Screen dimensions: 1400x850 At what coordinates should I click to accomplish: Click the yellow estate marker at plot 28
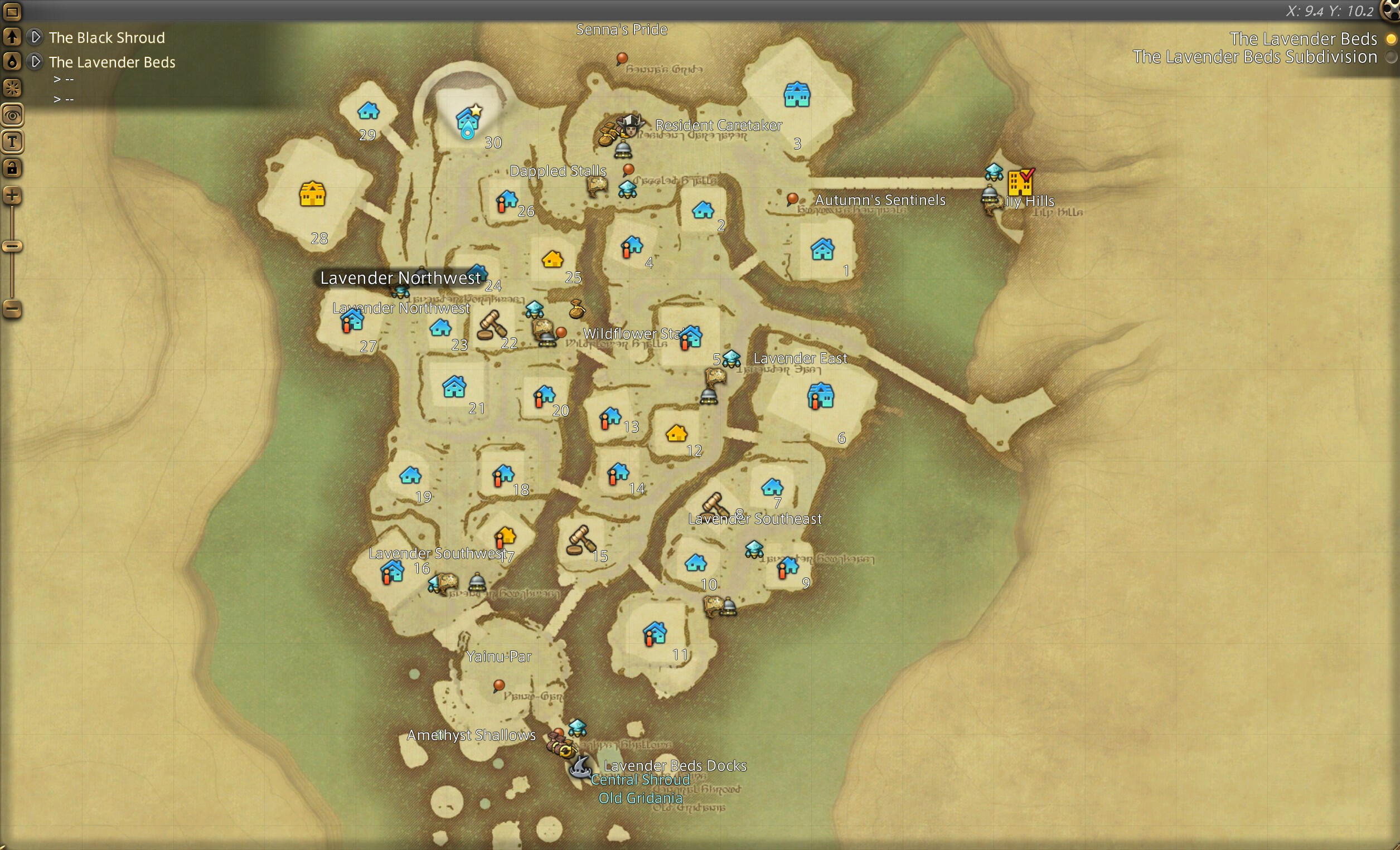click(x=312, y=195)
